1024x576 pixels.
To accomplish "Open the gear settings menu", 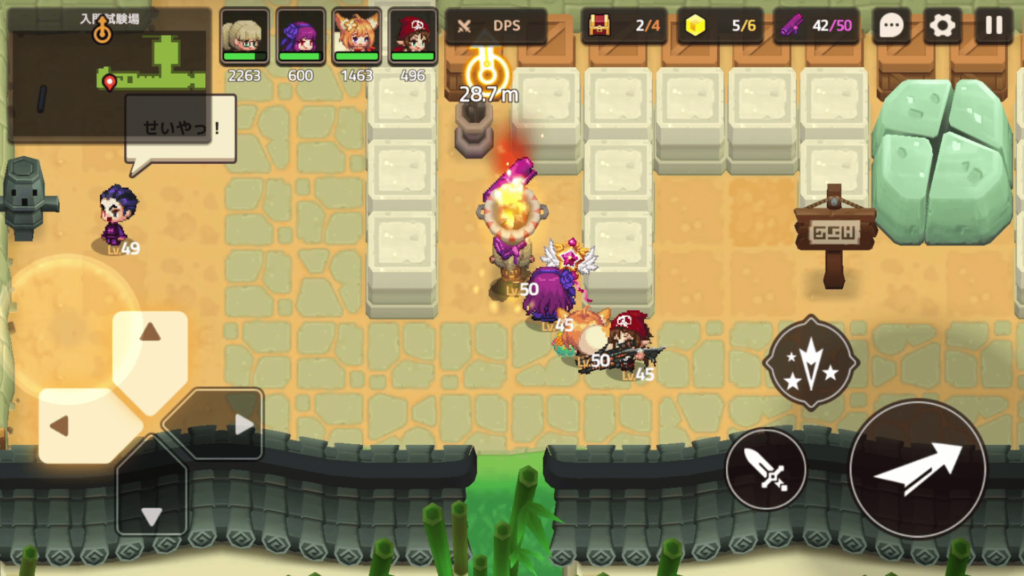I will [942, 26].
